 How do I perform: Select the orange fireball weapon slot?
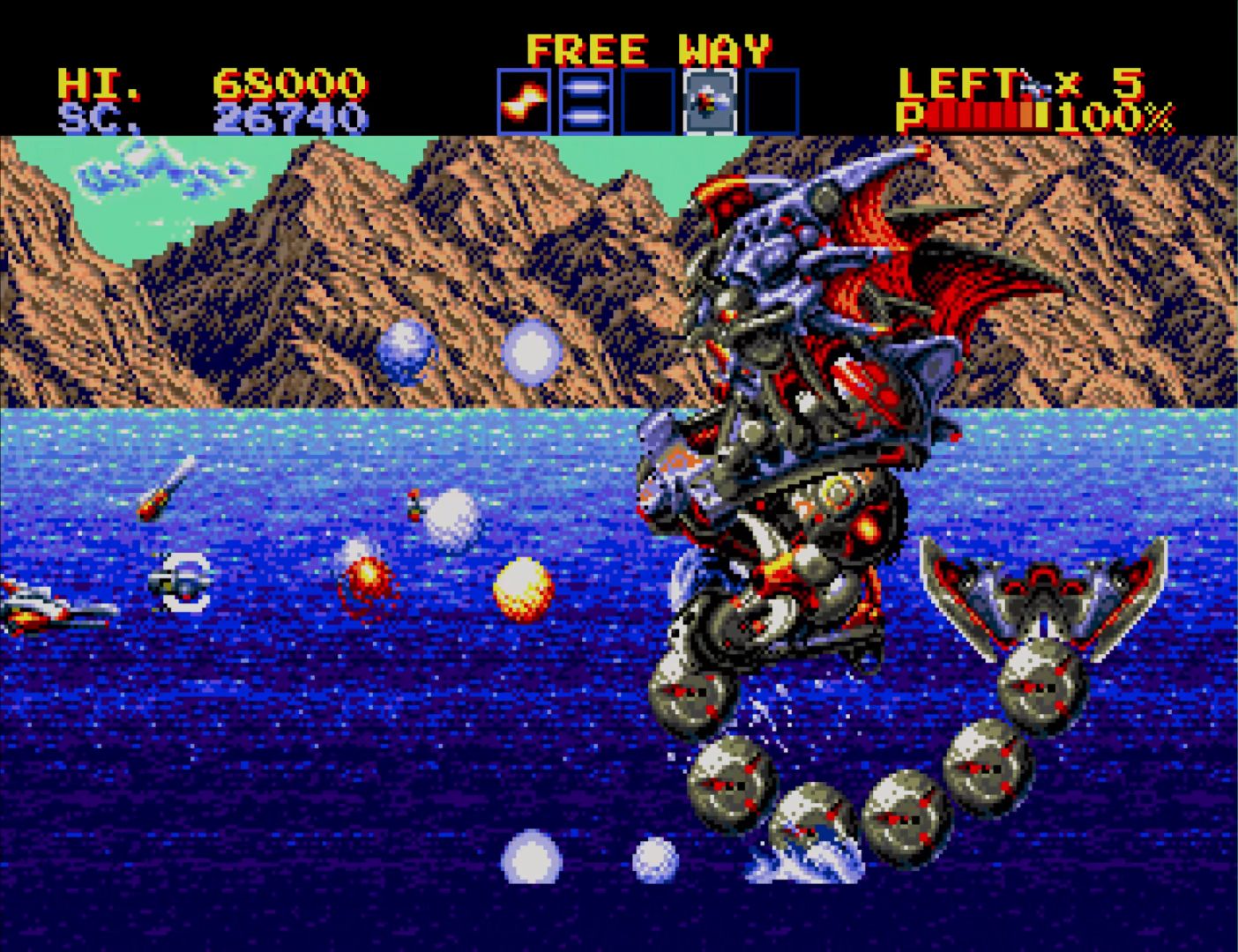pyautogui.click(x=524, y=102)
